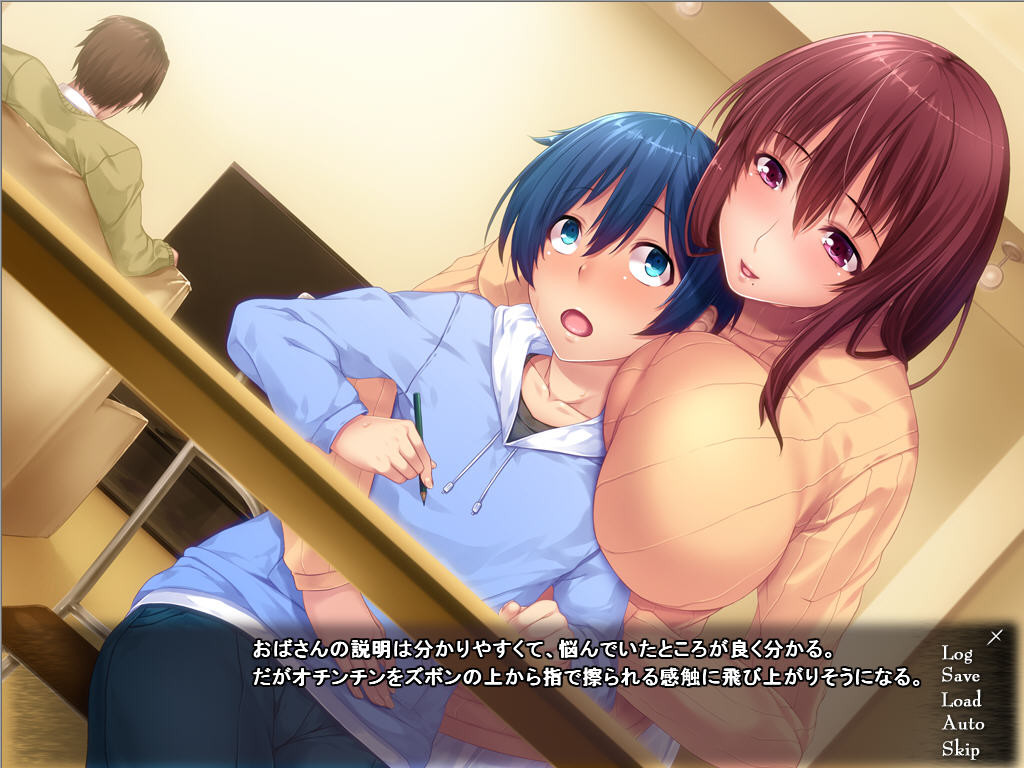Activate the Skip option
The image size is (1024, 768).
[x=960, y=748]
